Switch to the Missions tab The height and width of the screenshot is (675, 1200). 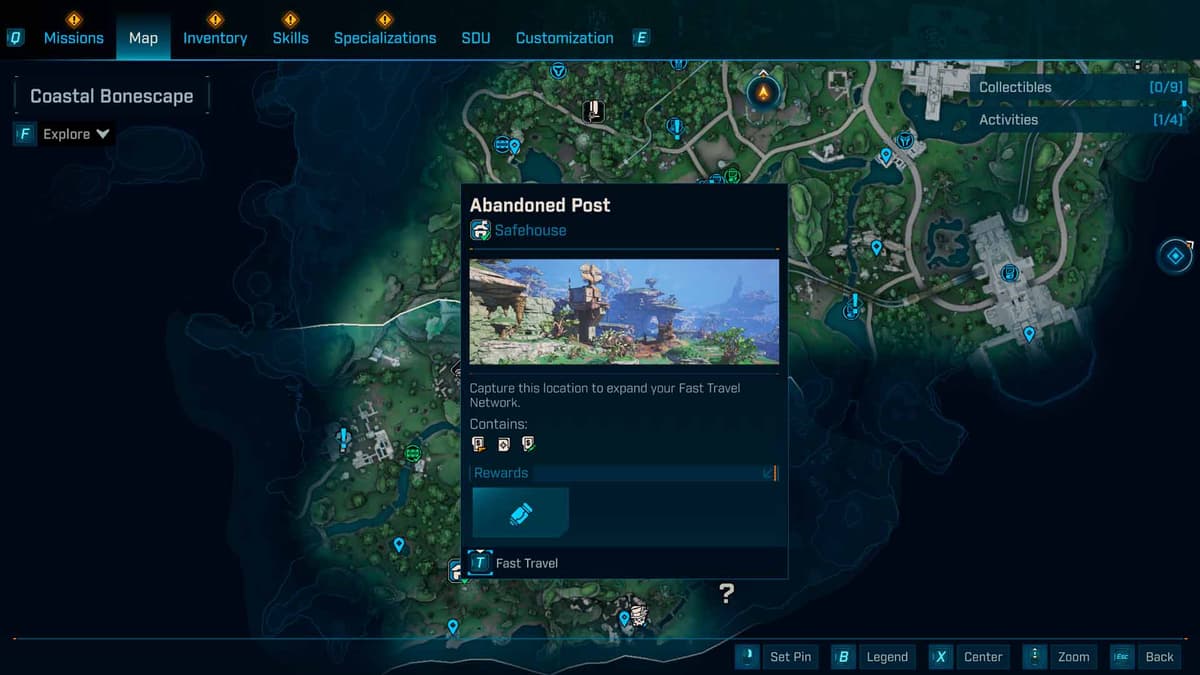coord(73,38)
